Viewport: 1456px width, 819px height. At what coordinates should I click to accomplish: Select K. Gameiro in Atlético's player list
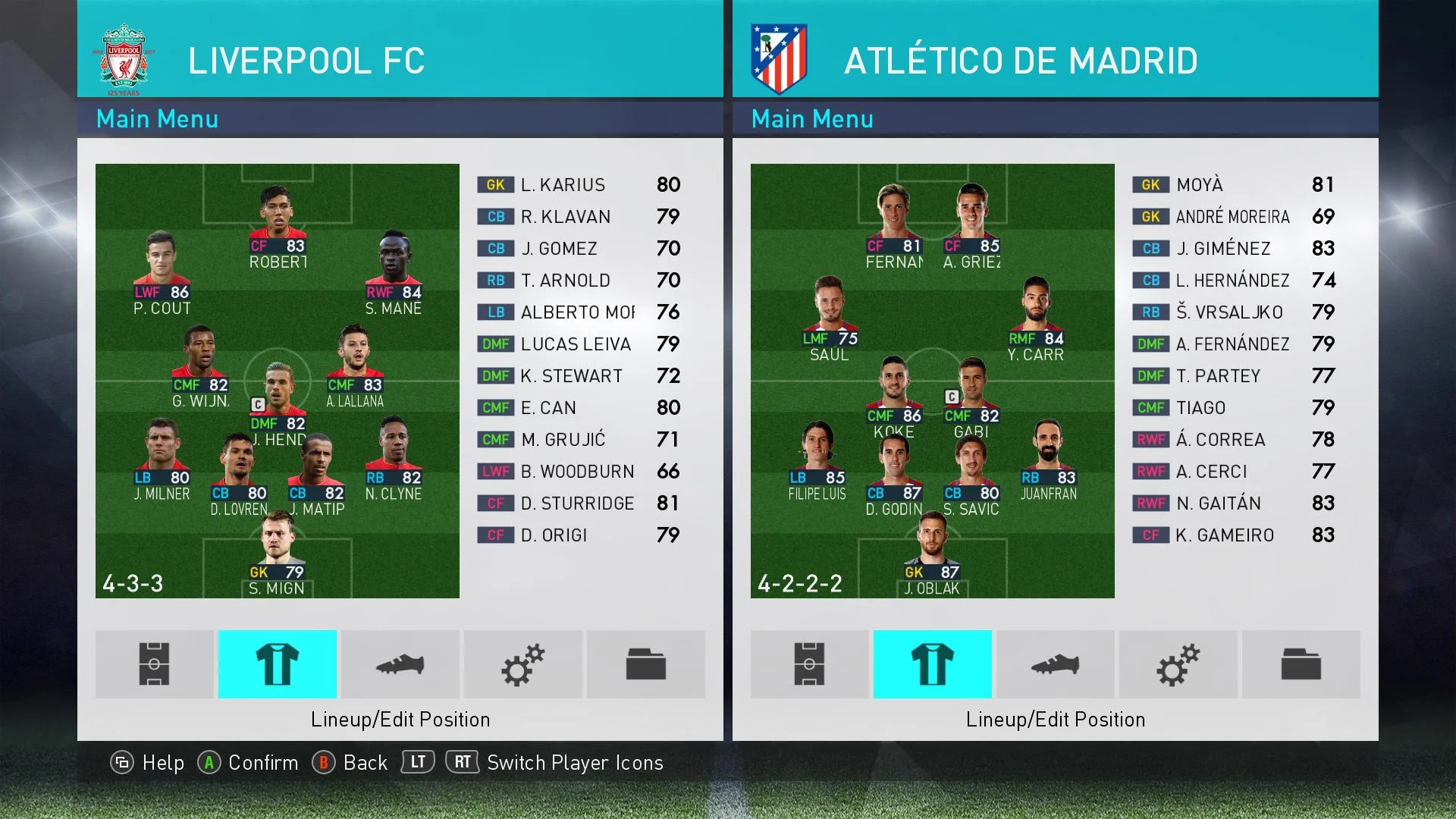coord(1230,535)
